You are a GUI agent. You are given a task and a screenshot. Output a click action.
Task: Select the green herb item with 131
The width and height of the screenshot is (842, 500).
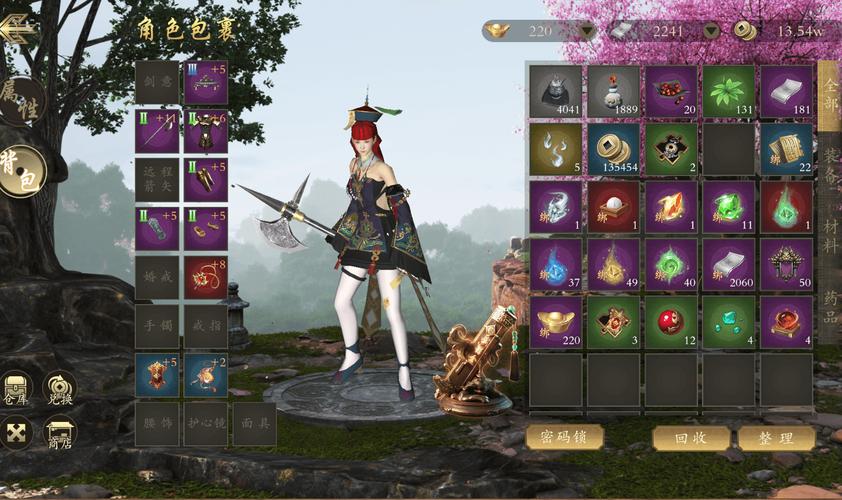[x=728, y=91]
